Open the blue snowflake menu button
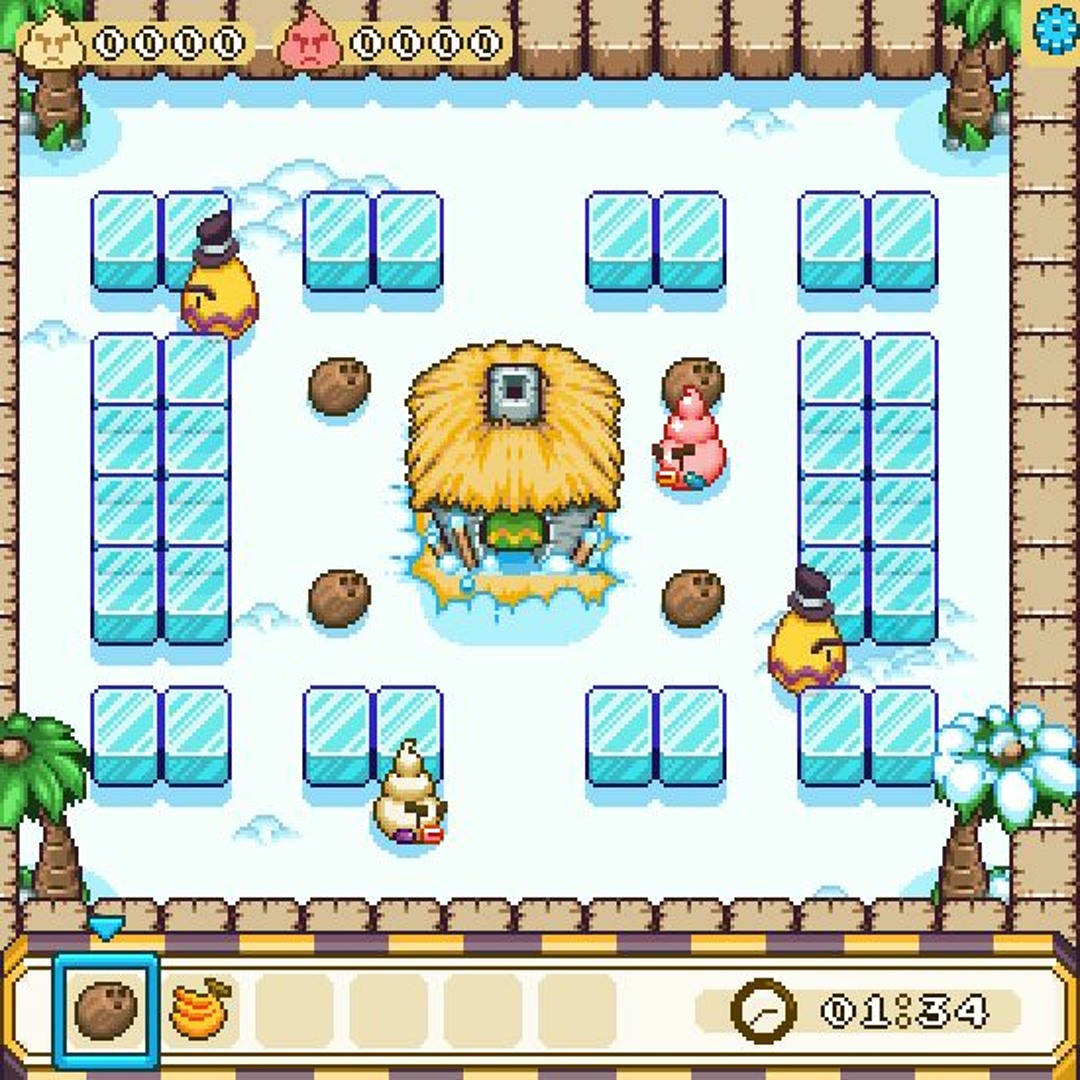 (x=1054, y=30)
